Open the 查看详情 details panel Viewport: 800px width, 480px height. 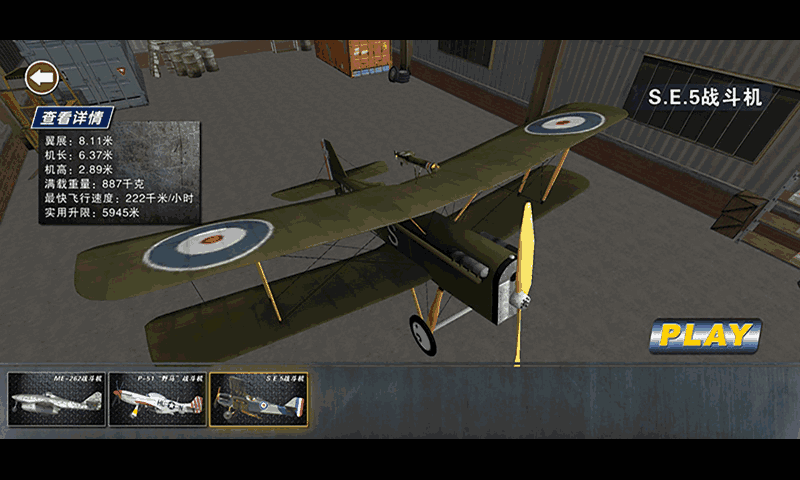click(74, 117)
